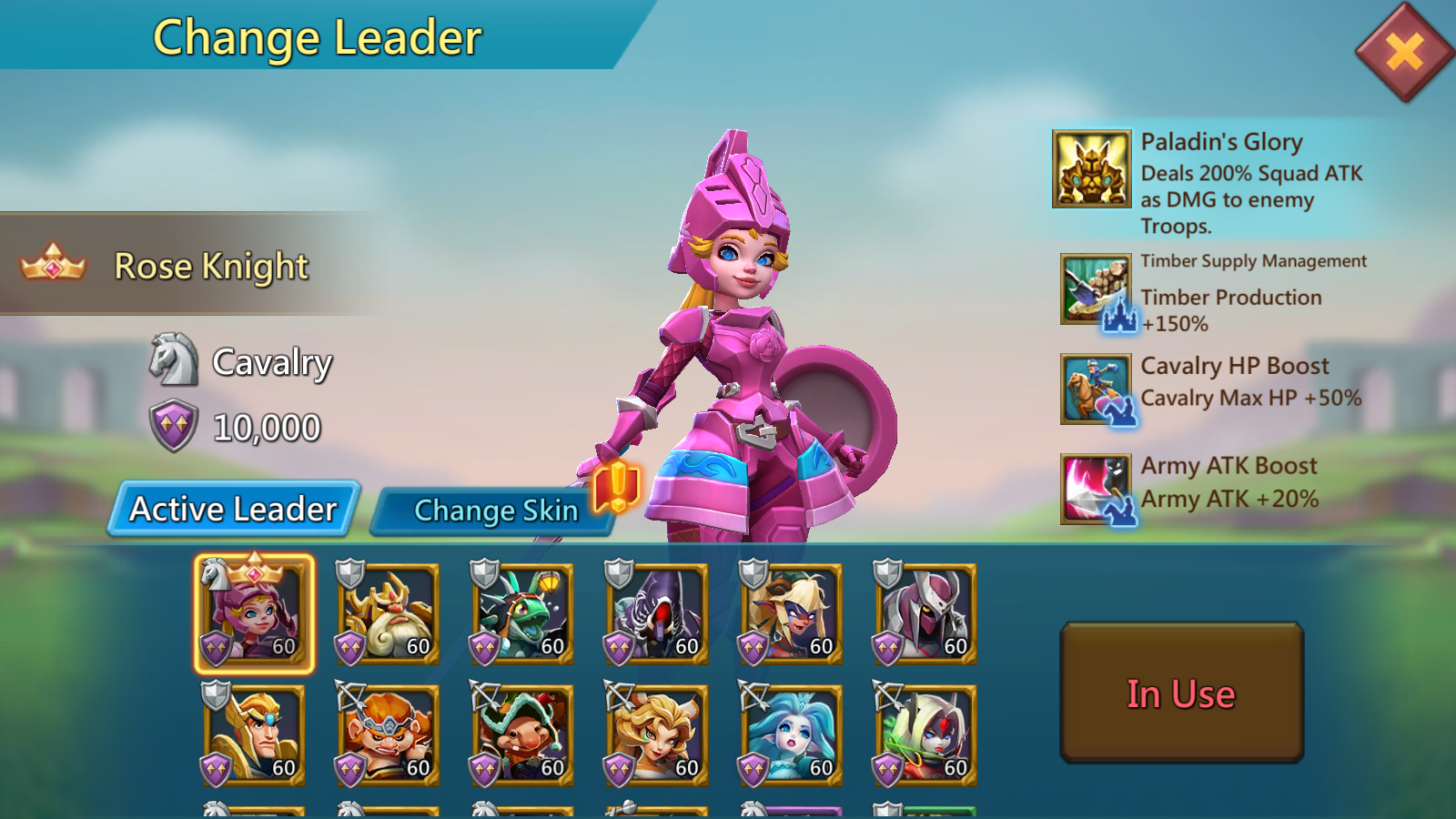Show the Cavalry HP Boost skill icon
Screen dimensions: 1456x819
pyautogui.click(x=1096, y=389)
